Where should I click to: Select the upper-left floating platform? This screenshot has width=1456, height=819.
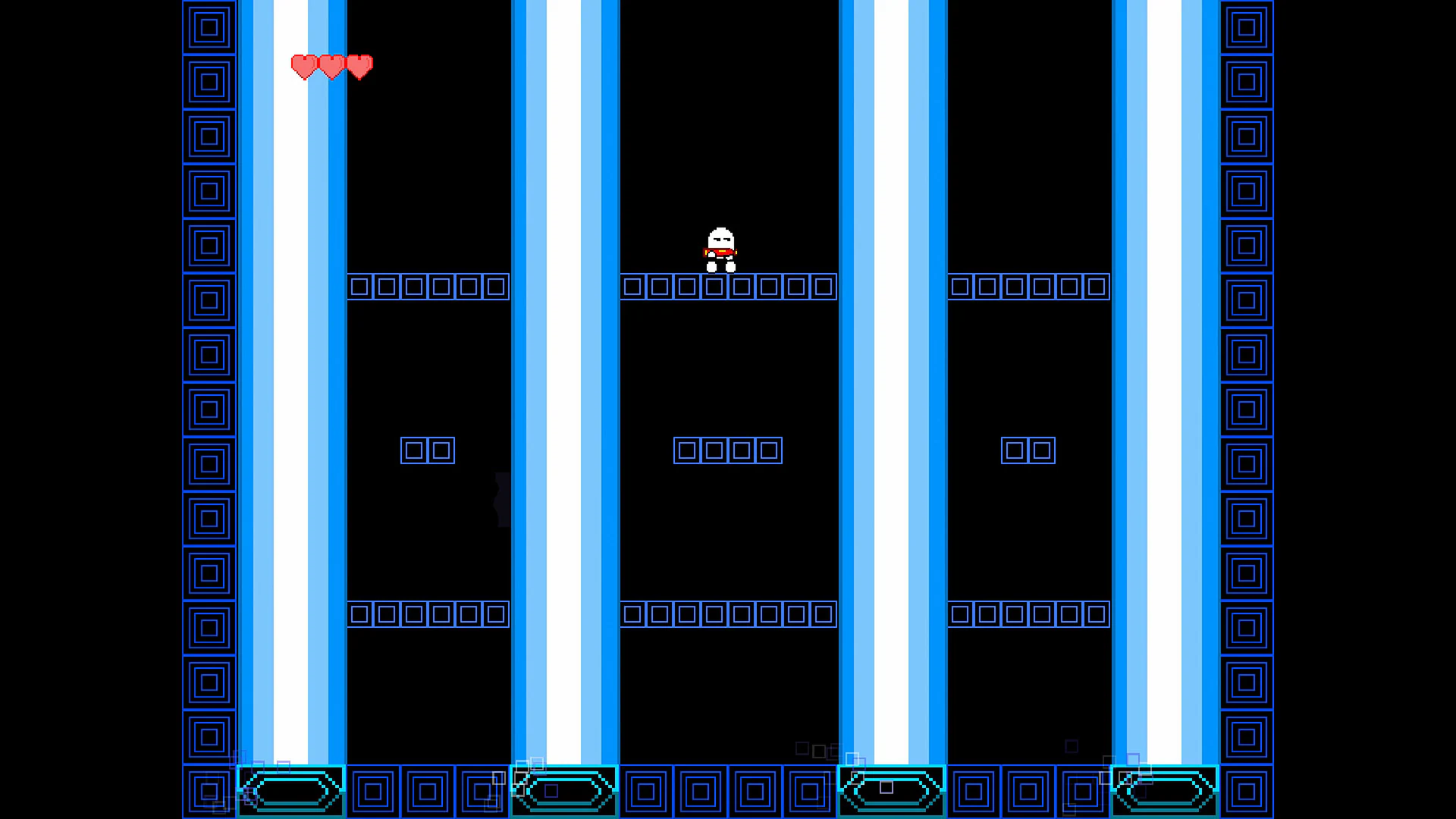coord(427,287)
